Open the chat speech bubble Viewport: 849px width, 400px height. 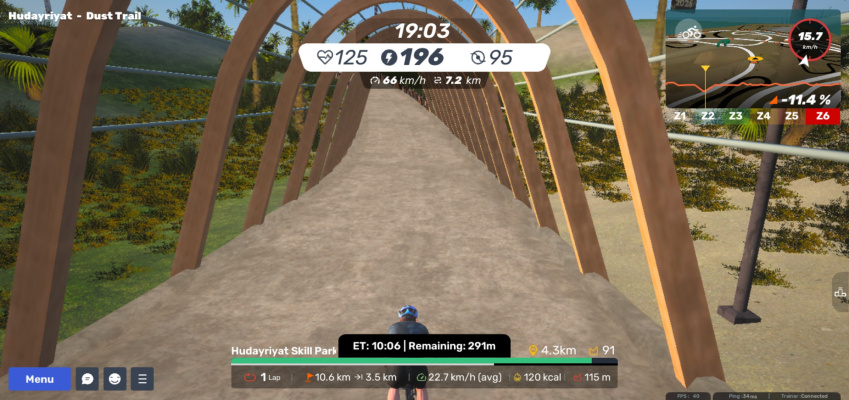(x=88, y=379)
